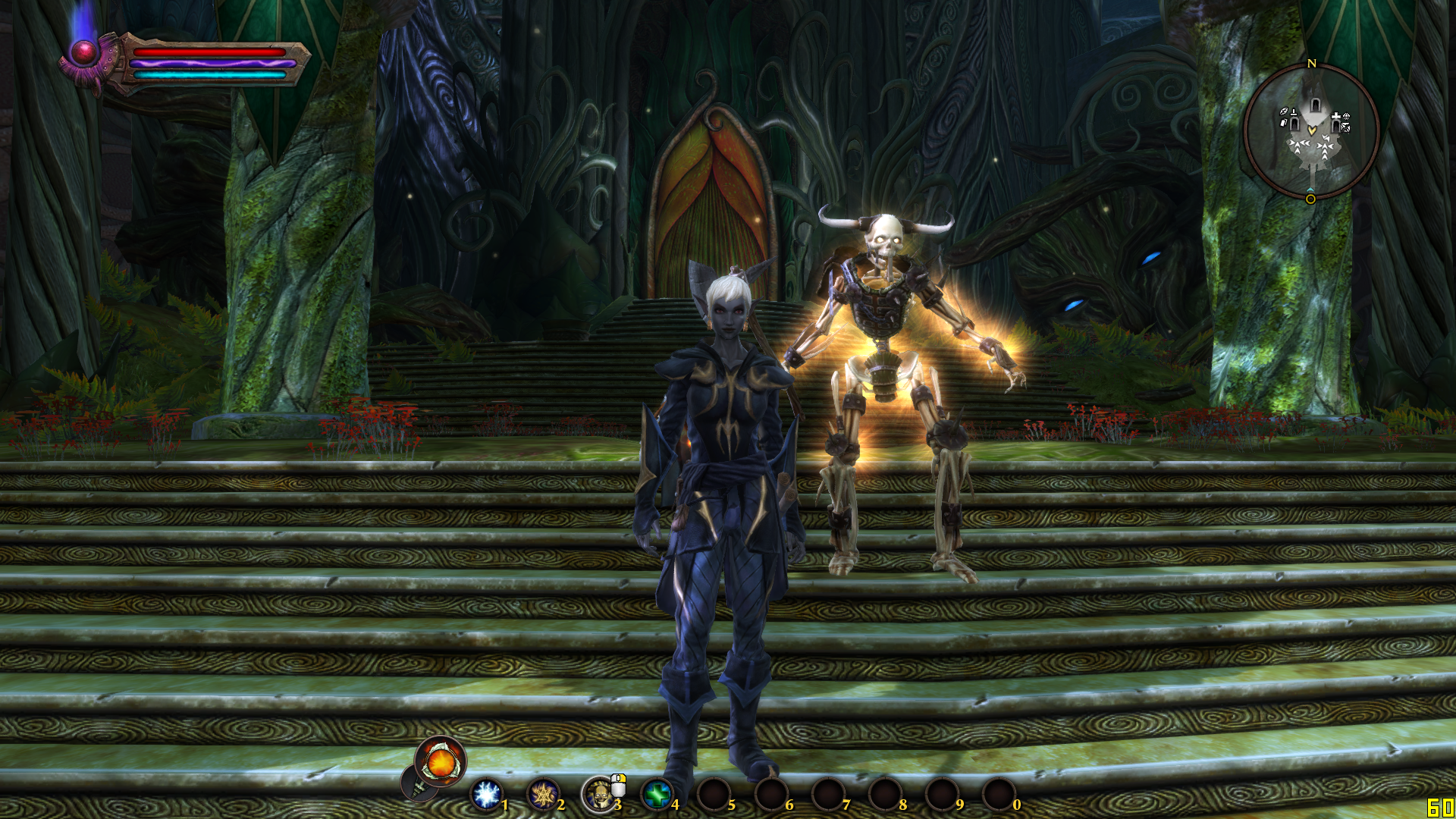Click the yellow quest ring on minimap edge
The height and width of the screenshot is (819, 1456).
pos(1310,199)
